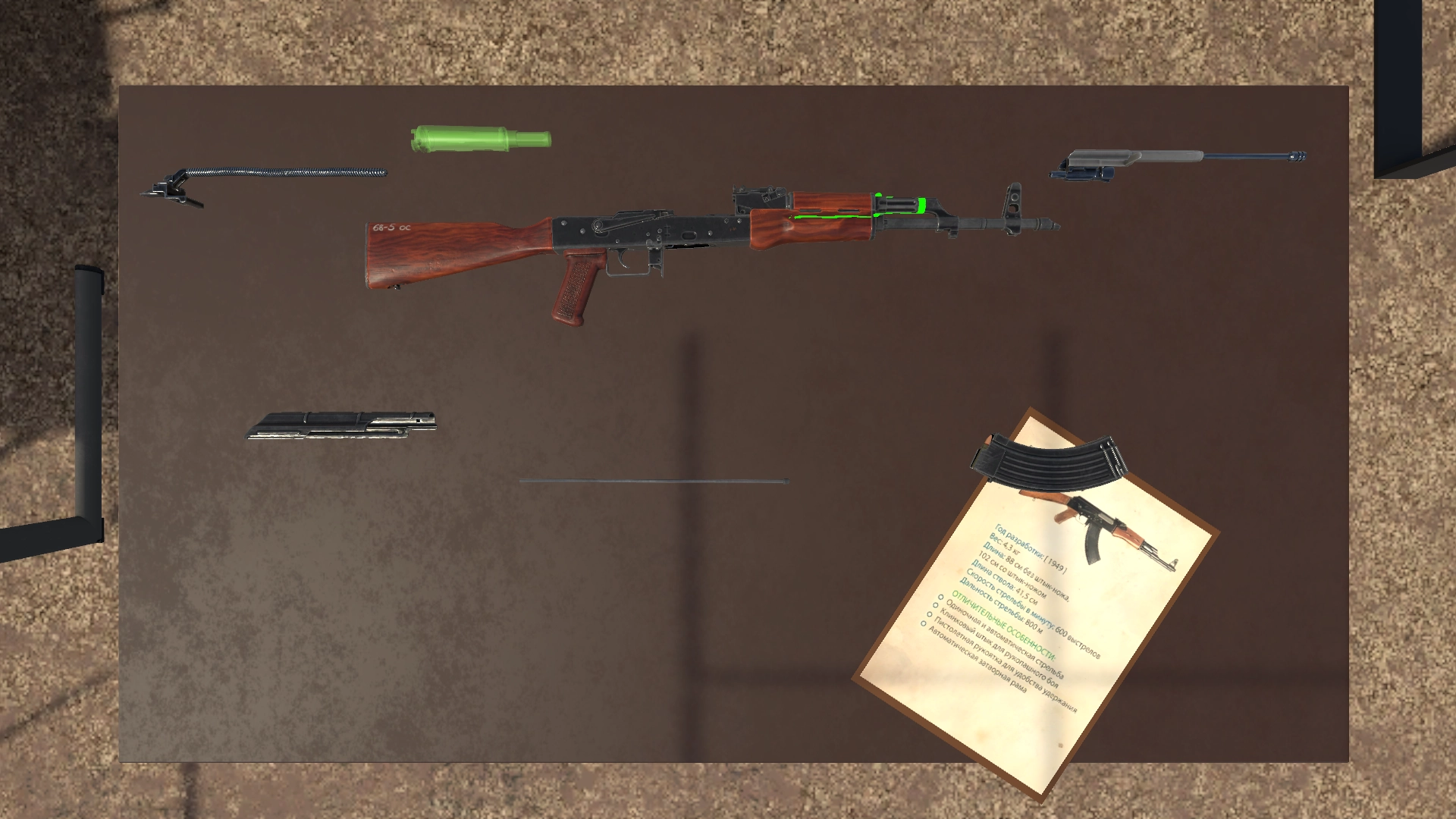Choose the receiver dust cover part
Viewport: 1456px width, 819px height.
(x=341, y=426)
